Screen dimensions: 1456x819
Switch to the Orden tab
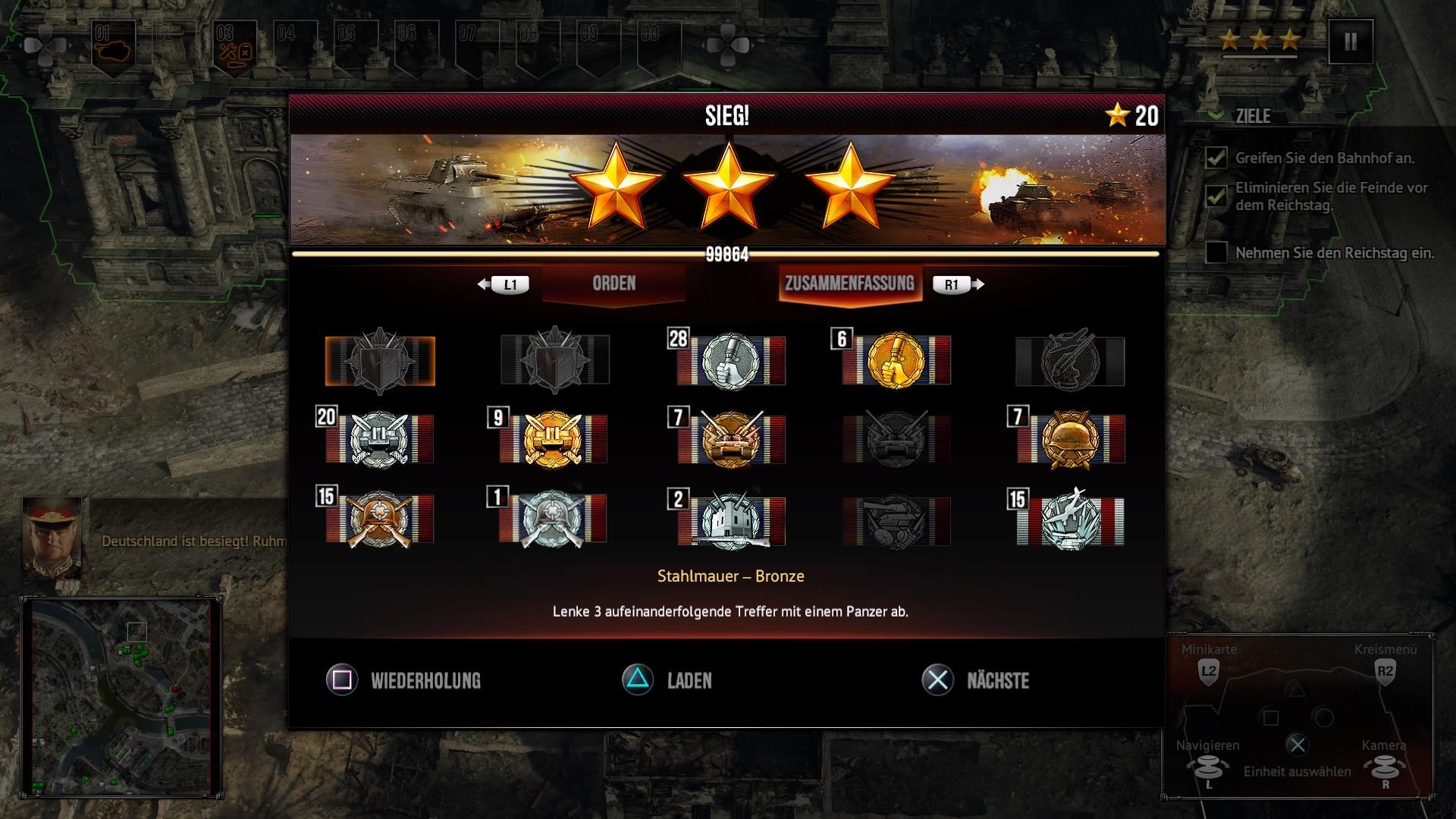pos(613,284)
